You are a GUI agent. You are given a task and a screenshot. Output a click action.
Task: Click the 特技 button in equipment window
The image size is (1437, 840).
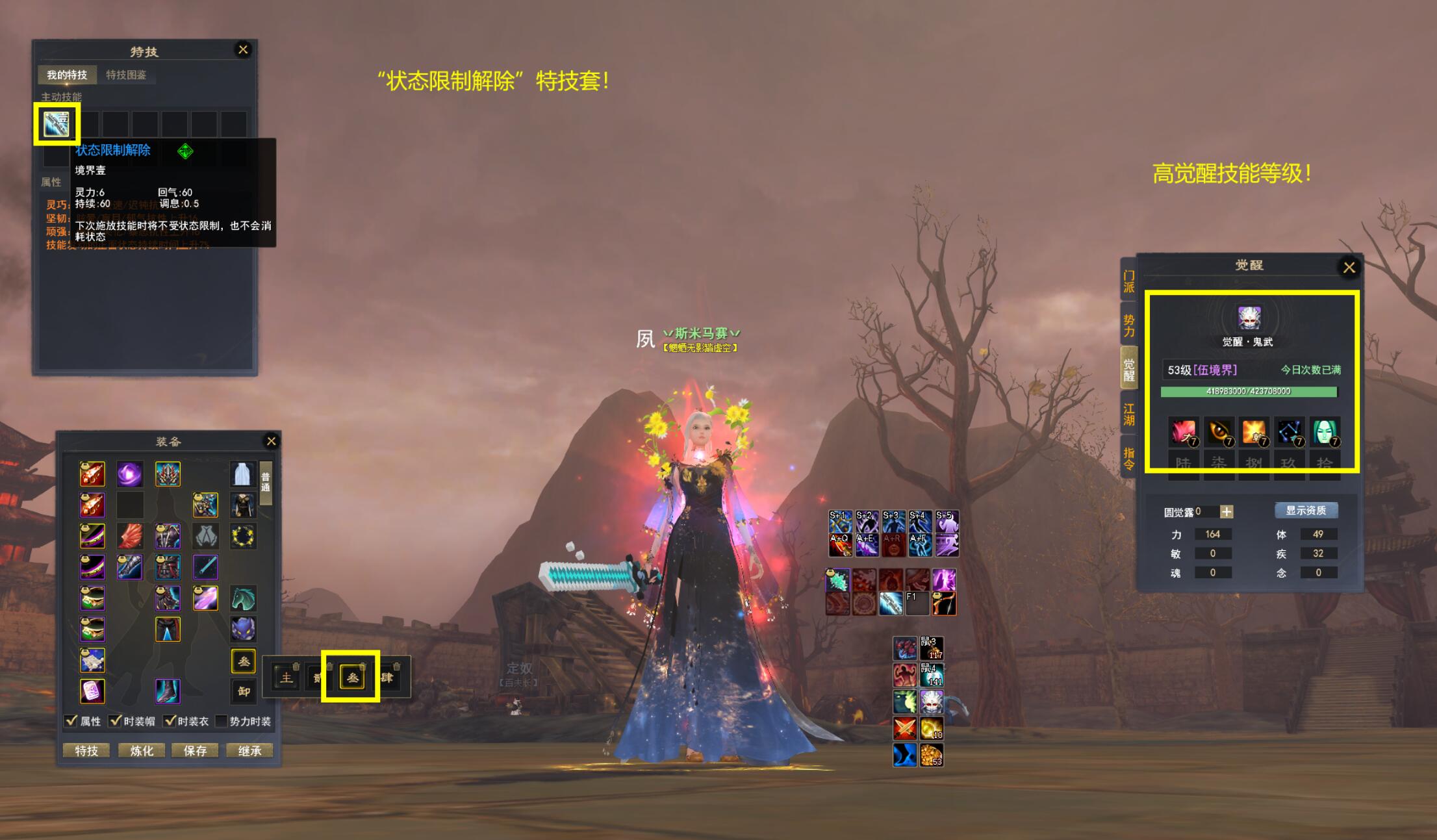click(86, 751)
